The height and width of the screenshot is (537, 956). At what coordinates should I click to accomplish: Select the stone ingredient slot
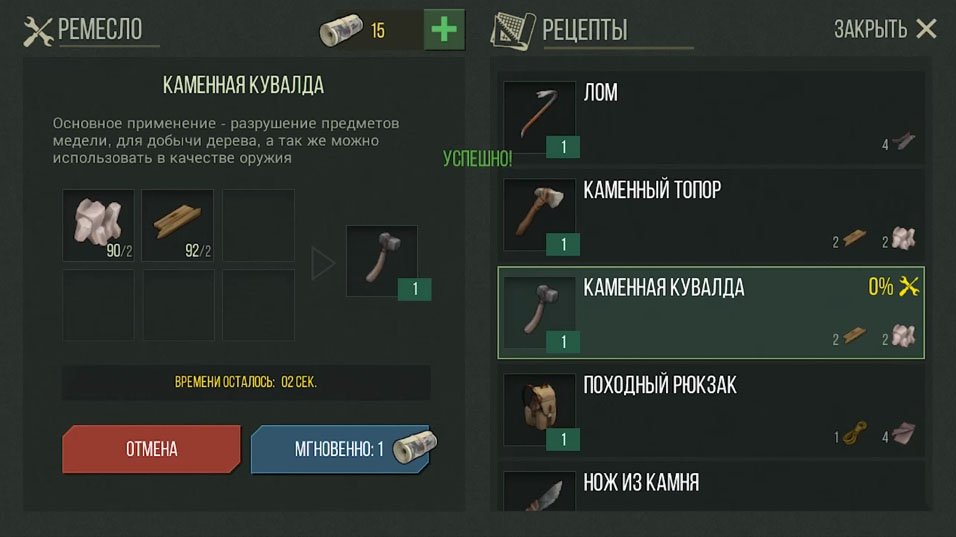pos(98,225)
